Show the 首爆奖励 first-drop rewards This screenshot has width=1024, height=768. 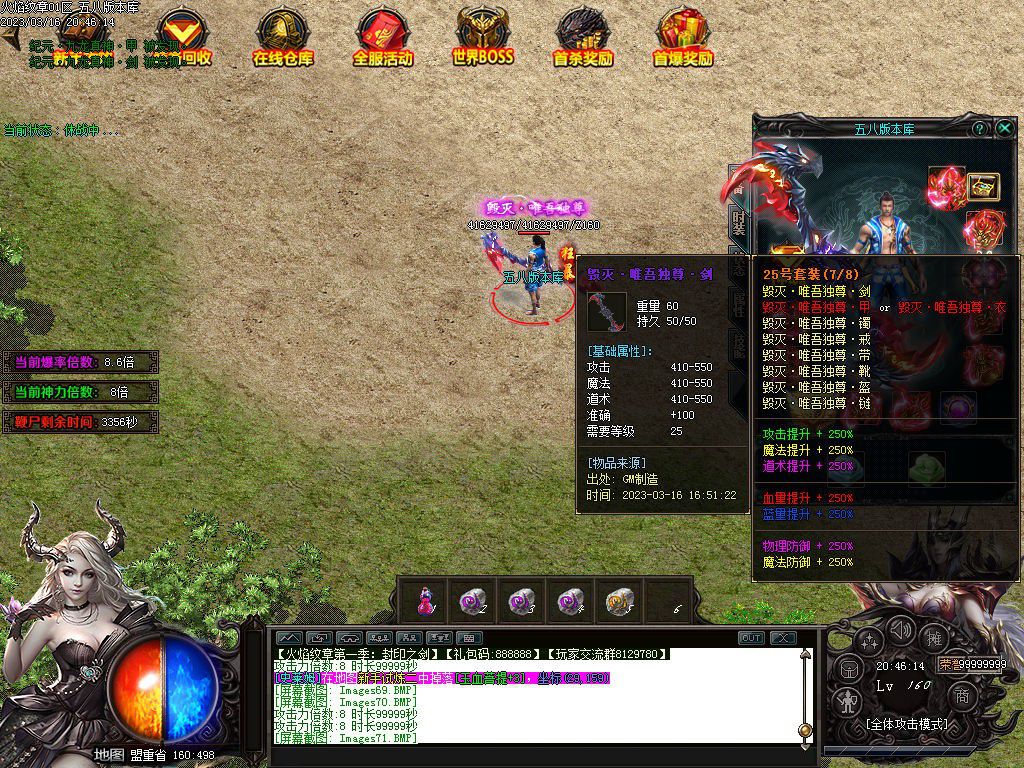(x=683, y=38)
